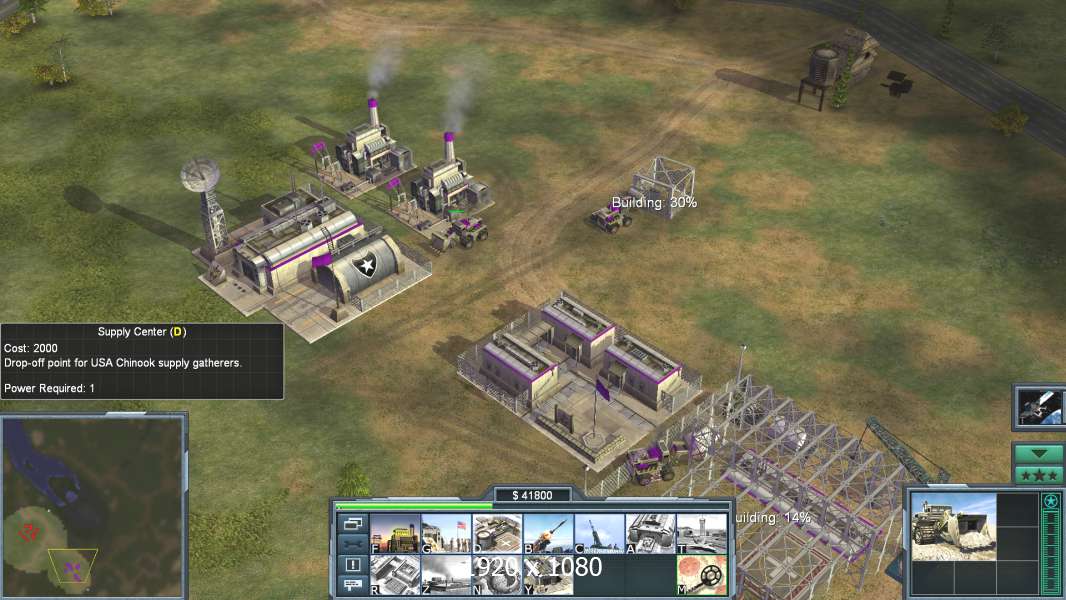Activate the satellite power shortcut icon
The width and height of the screenshot is (1066, 600).
pyautogui.click(x=1040, y=405)
